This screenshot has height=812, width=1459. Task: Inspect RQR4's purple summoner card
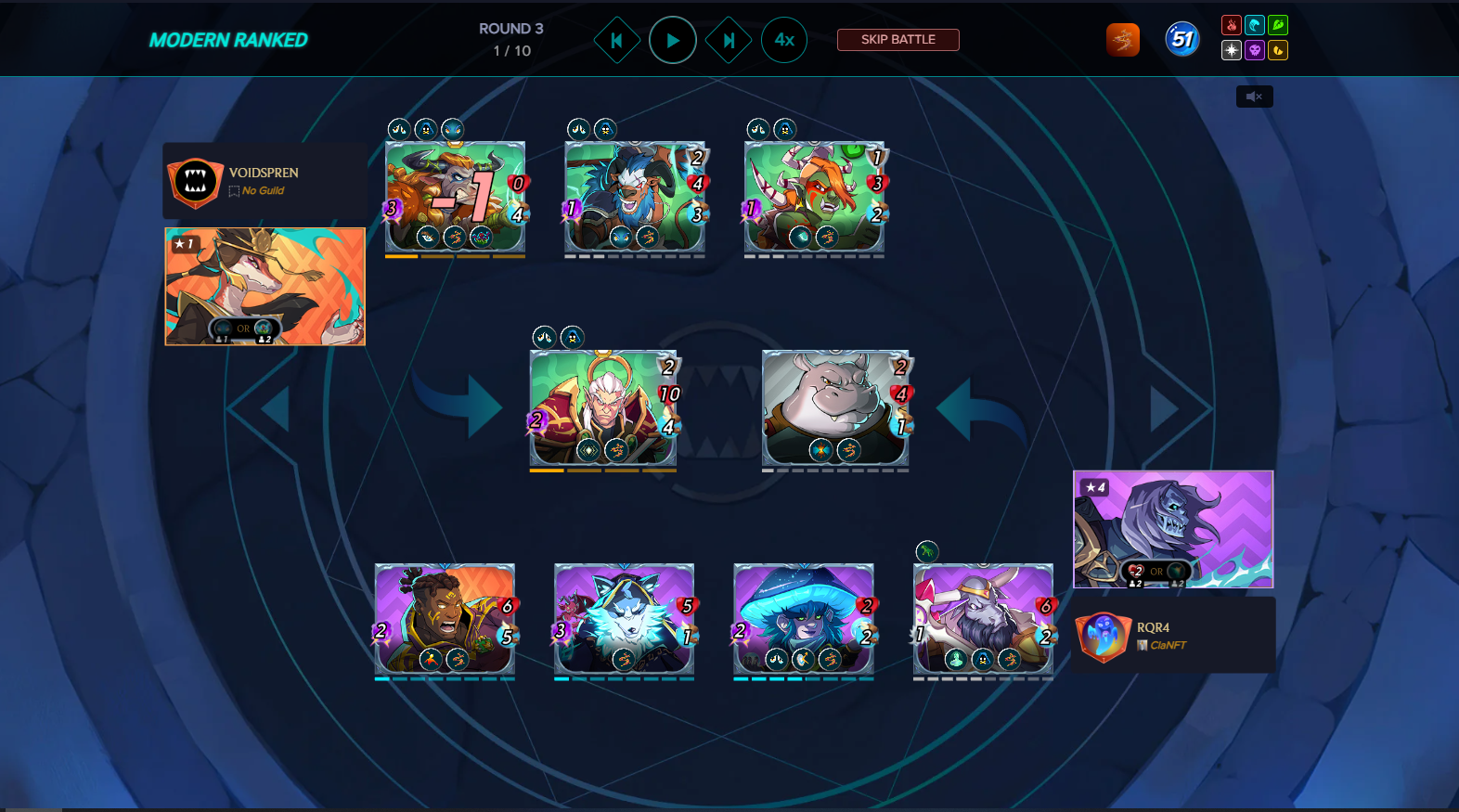coord(1172,529)
